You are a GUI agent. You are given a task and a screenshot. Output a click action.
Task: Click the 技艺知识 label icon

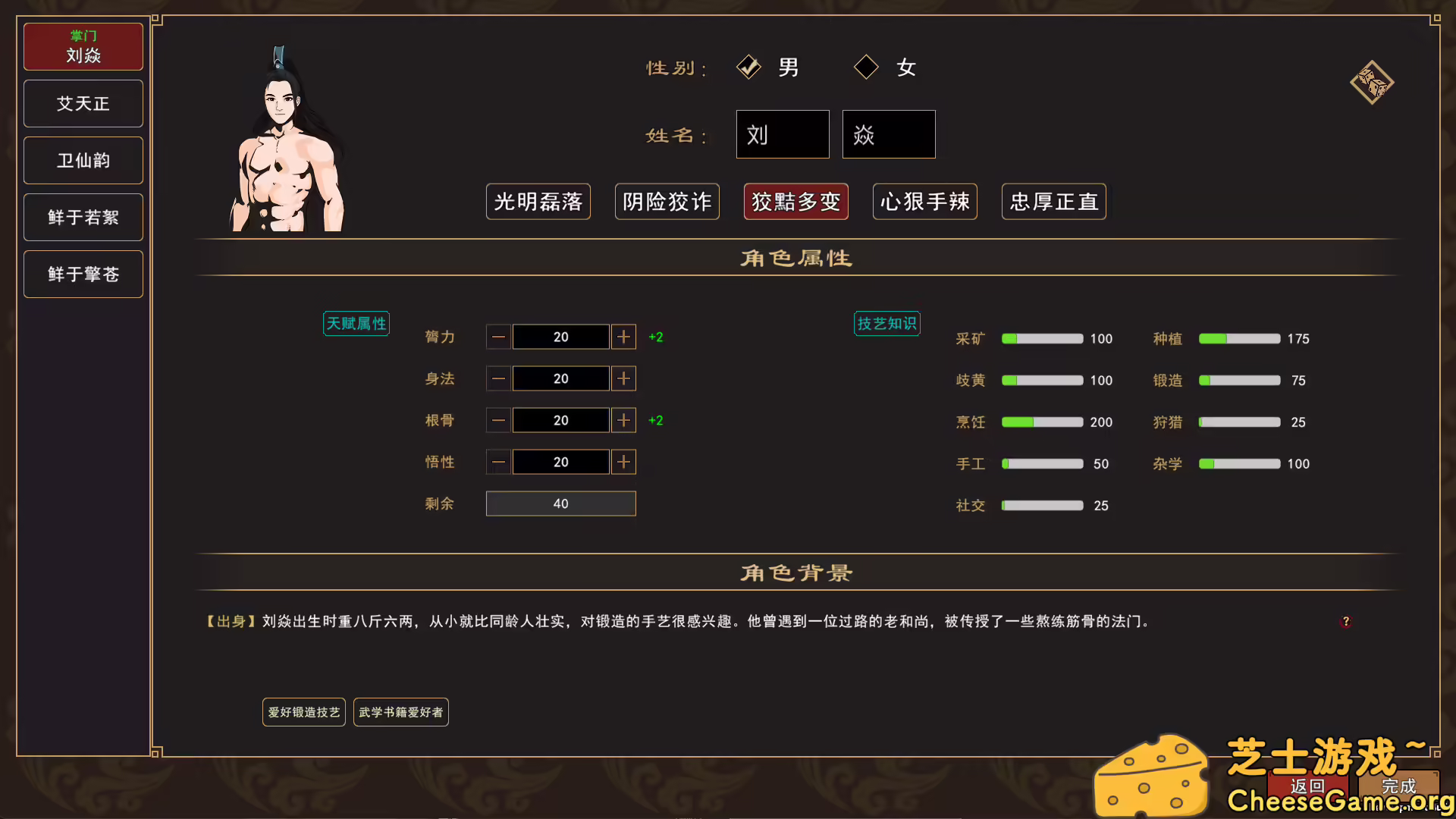886,323
